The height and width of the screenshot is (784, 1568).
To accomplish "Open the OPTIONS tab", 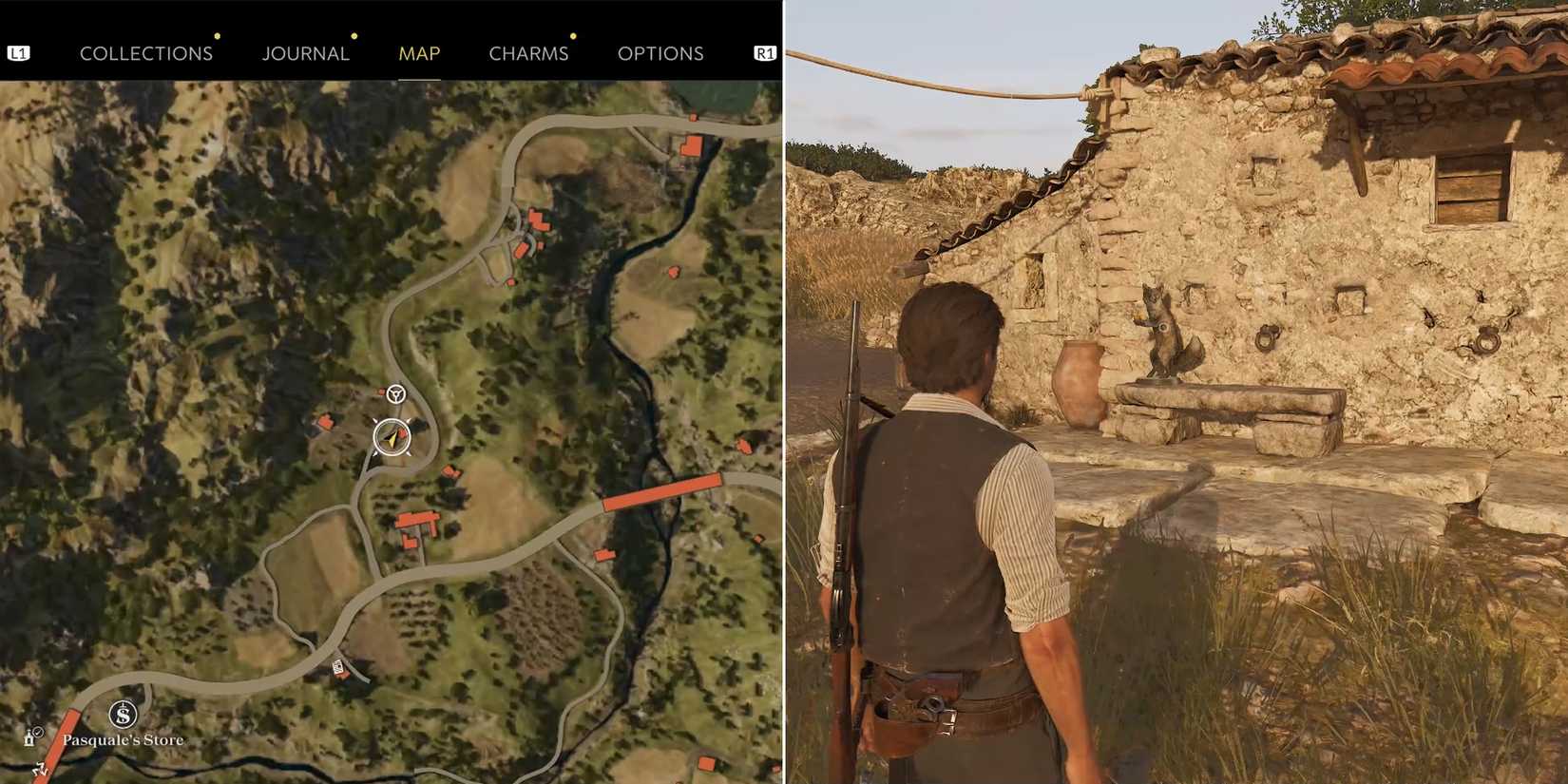I will coord(661,53).
